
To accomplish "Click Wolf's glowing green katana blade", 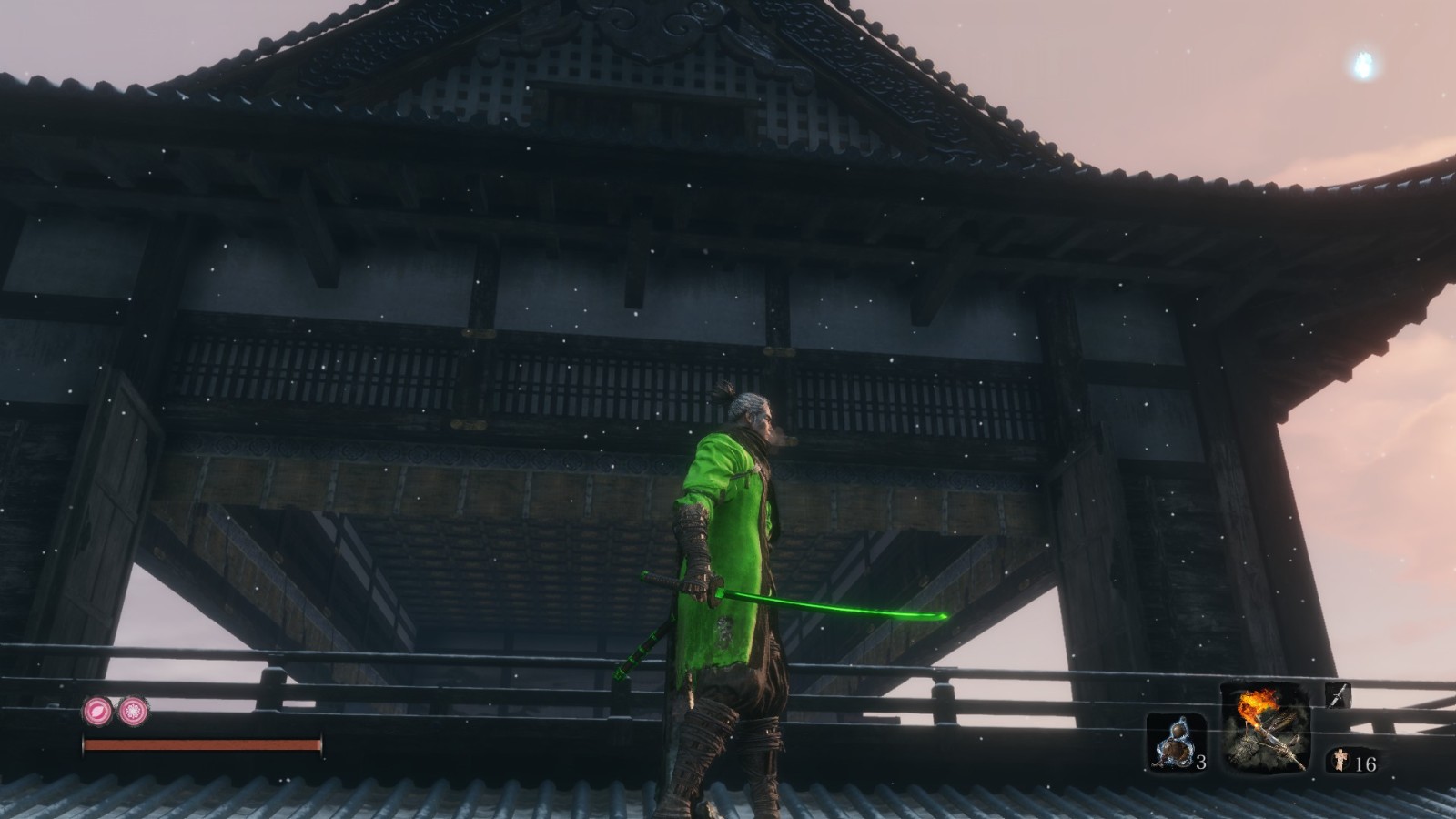I will [837, 605].
